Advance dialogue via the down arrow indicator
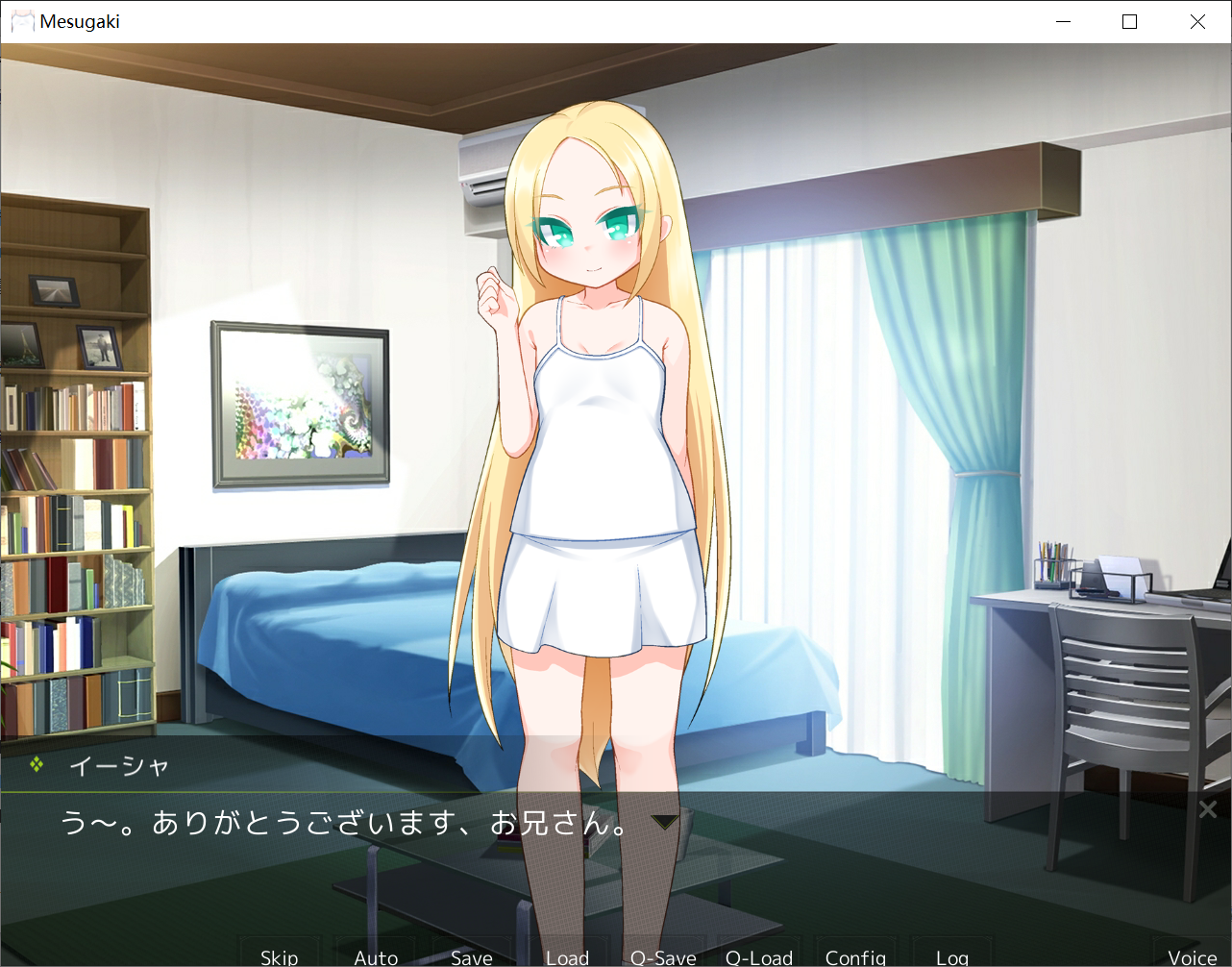1232x967 pixels. click(665, 822)
